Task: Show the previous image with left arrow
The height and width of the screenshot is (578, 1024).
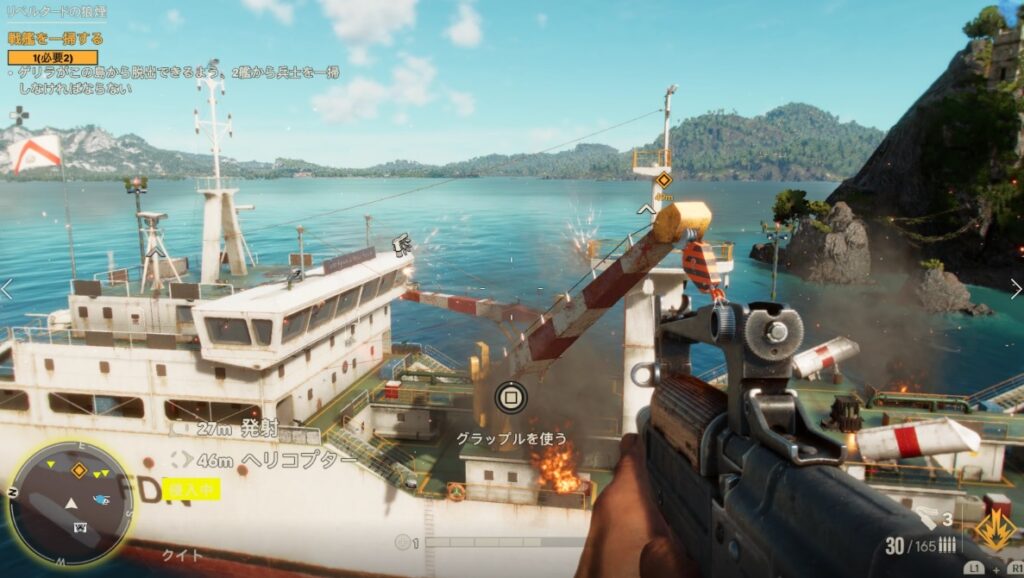Action: click(8, 289)
